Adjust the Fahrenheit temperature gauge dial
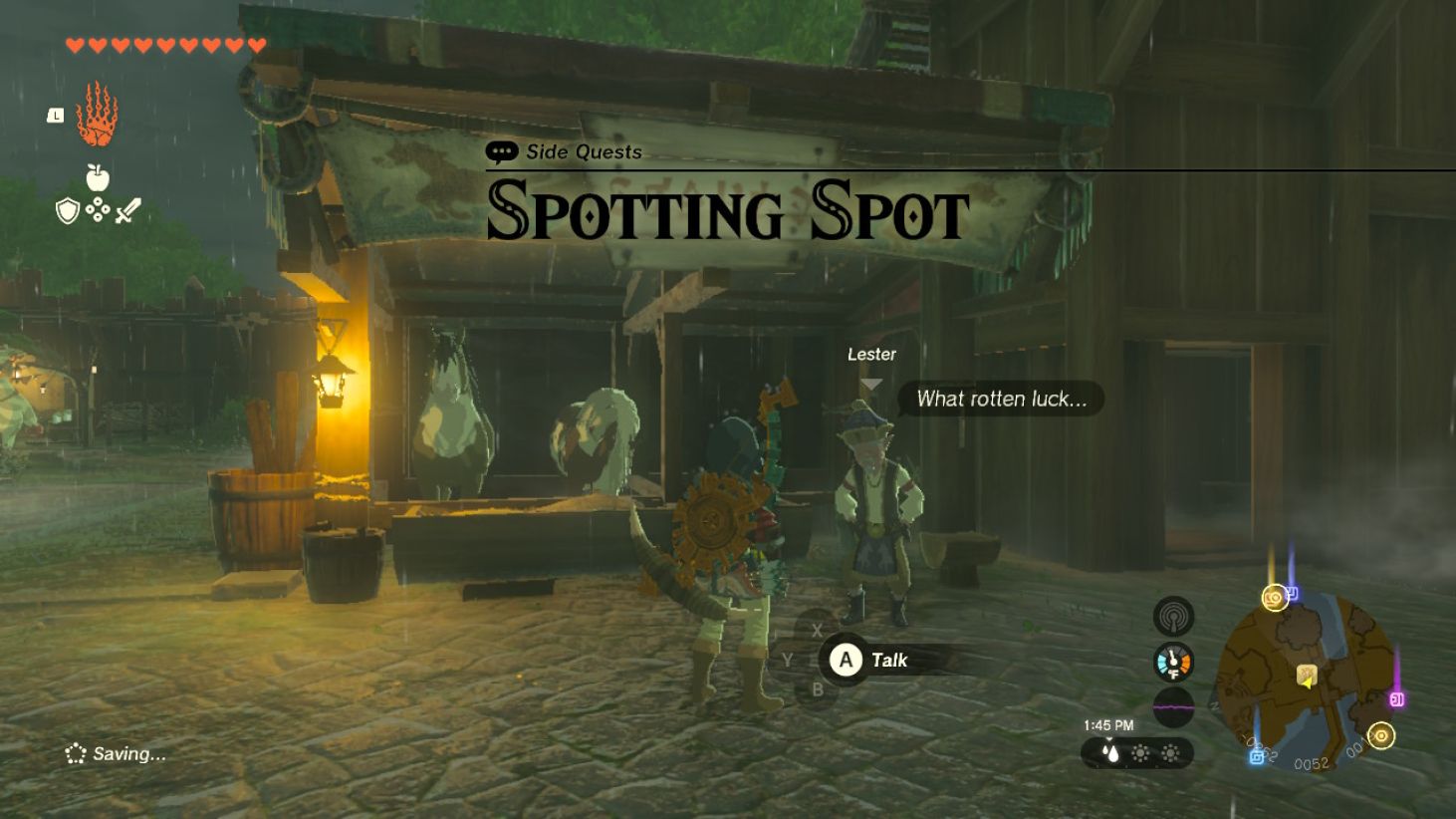 [x=1173, y=660]
